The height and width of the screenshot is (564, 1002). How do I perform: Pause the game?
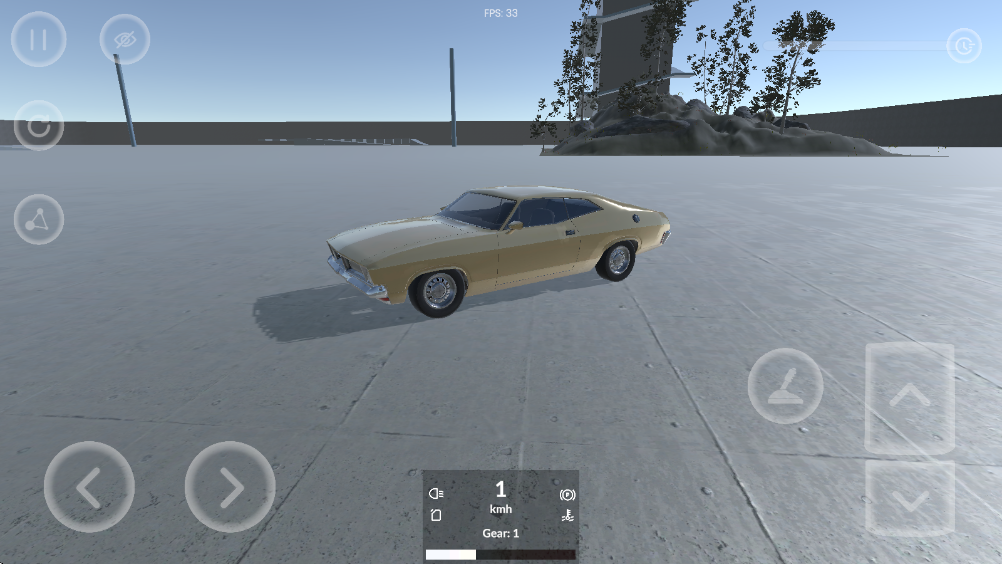pyautogui.click(x=39, y=40)
